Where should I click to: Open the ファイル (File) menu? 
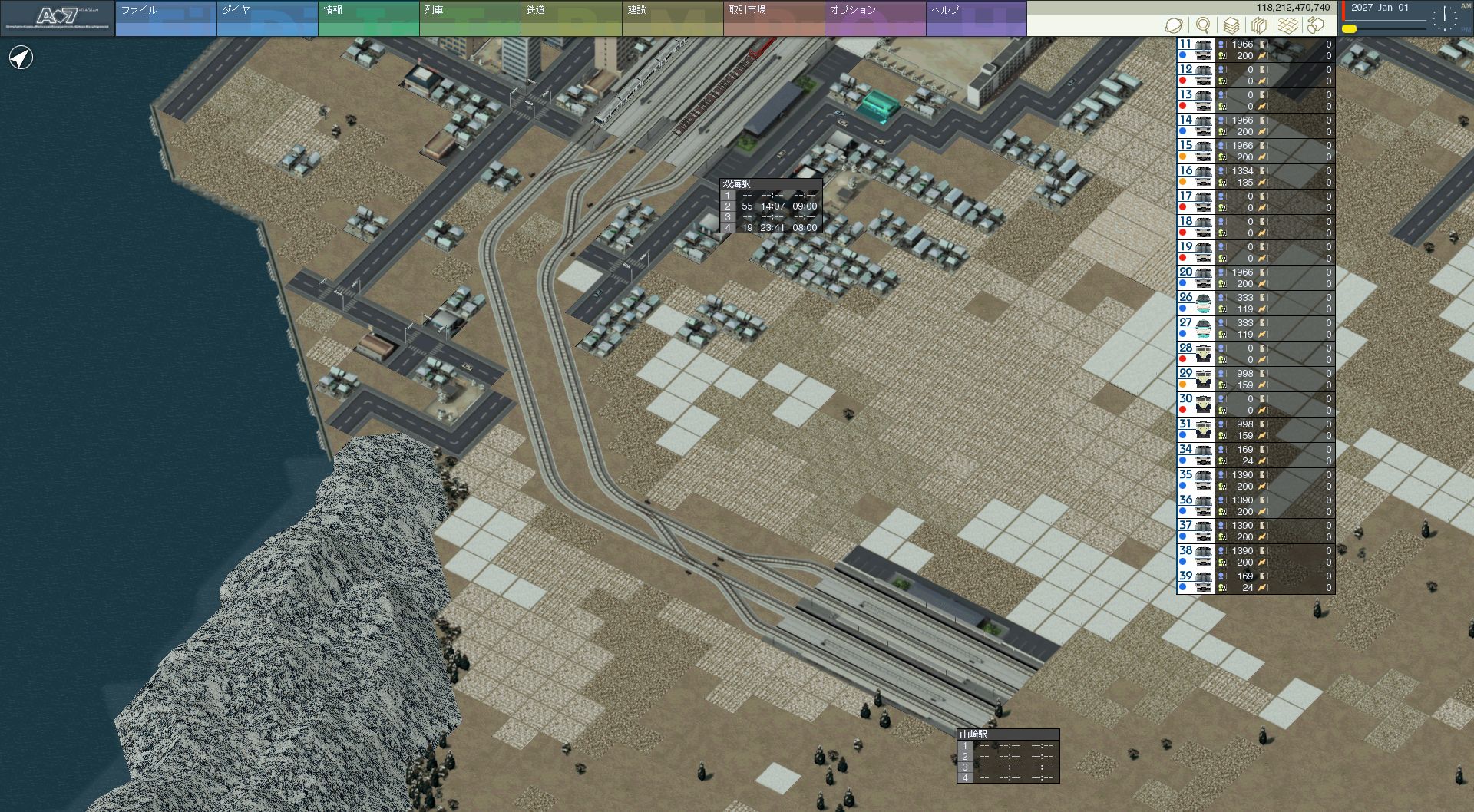tap(165, 18)
